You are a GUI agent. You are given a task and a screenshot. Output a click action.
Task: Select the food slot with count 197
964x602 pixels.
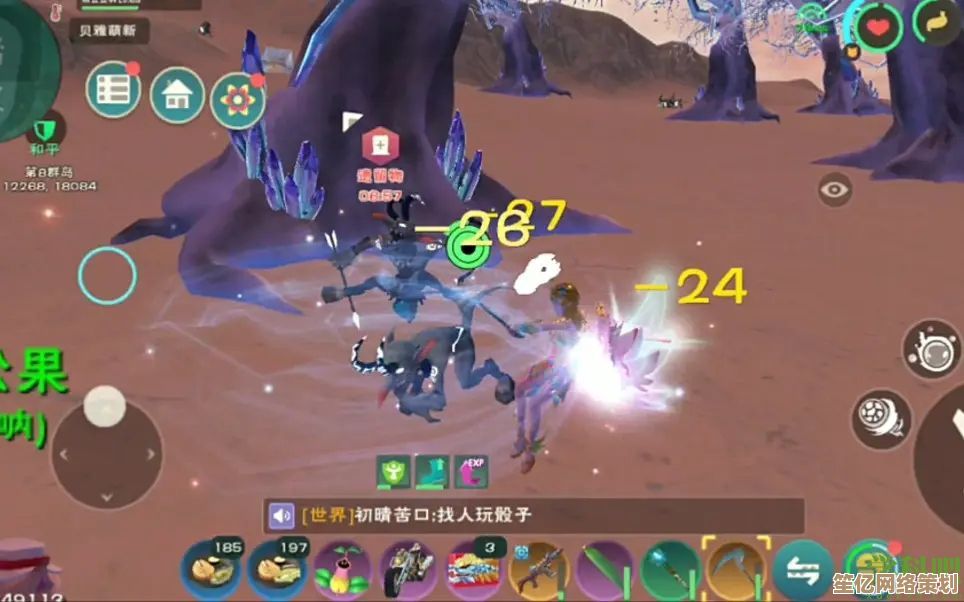pos(276,569)
